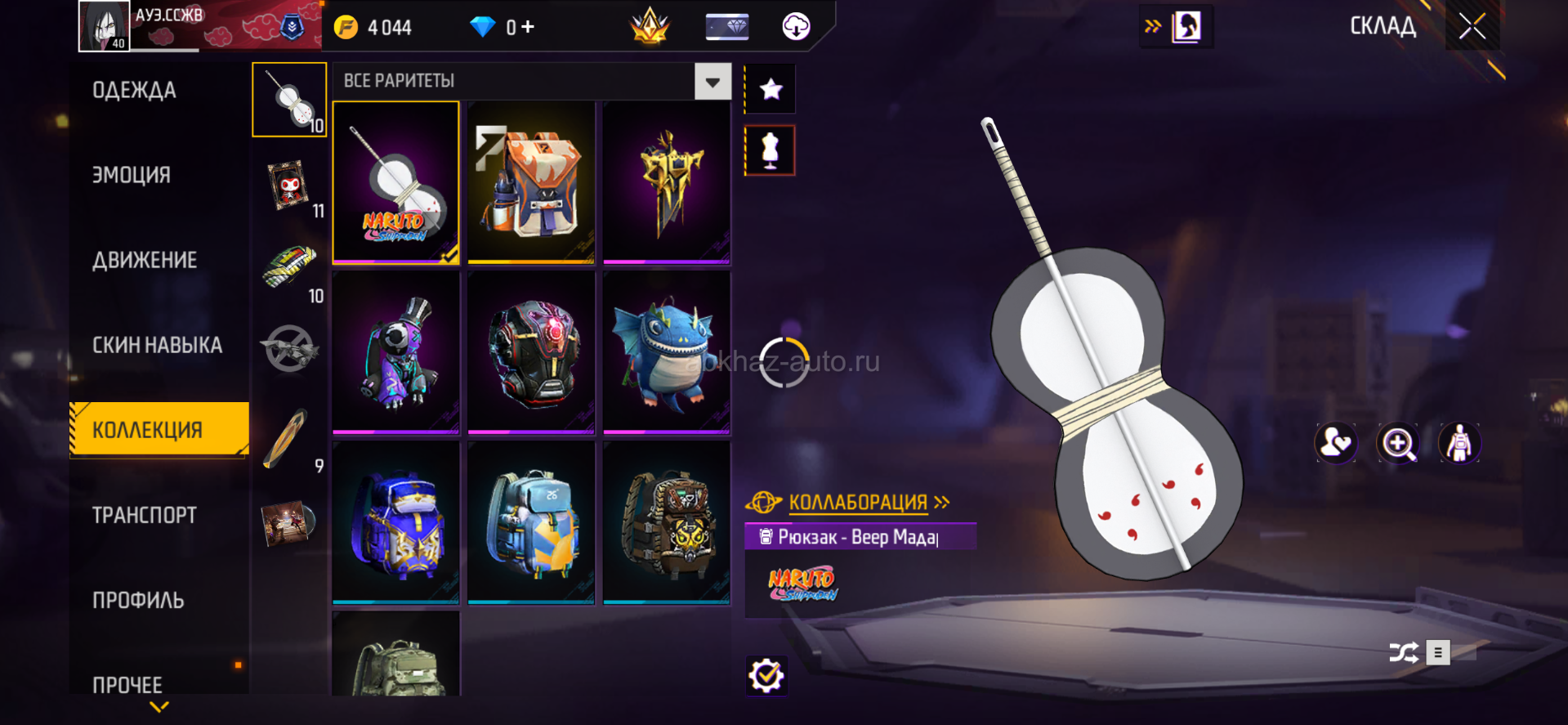This screenshot has height=725, width=1568.
Task: Open the Все раритеты rarity dropdown
Action: [713, 82]
